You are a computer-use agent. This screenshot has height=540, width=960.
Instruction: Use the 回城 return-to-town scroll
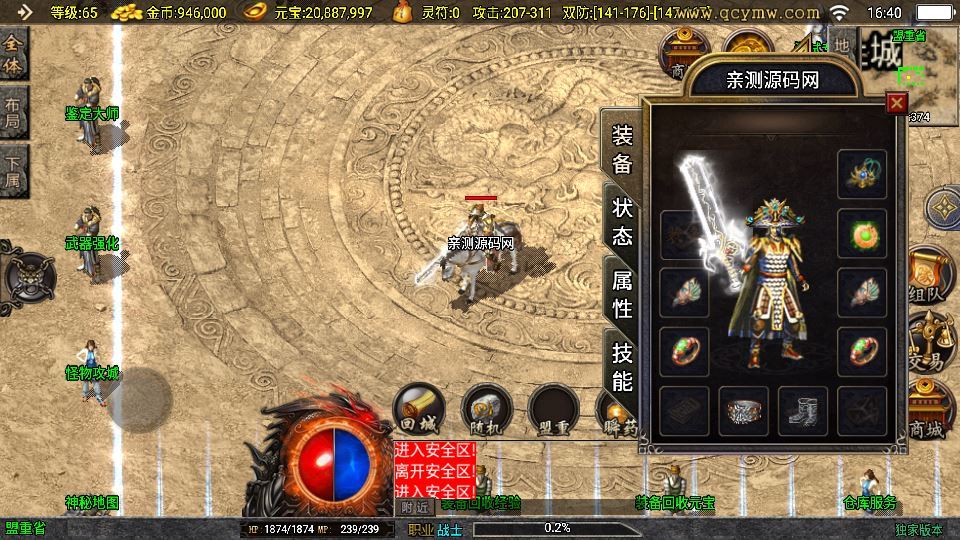pyautogui.click(x=417, y=408)
